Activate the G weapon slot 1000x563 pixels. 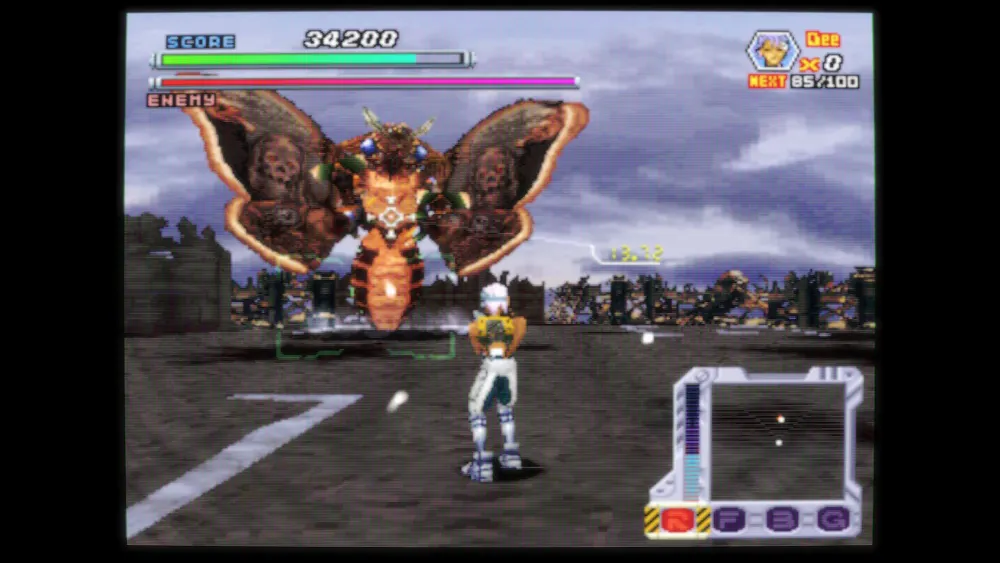(x=832, y=519)
